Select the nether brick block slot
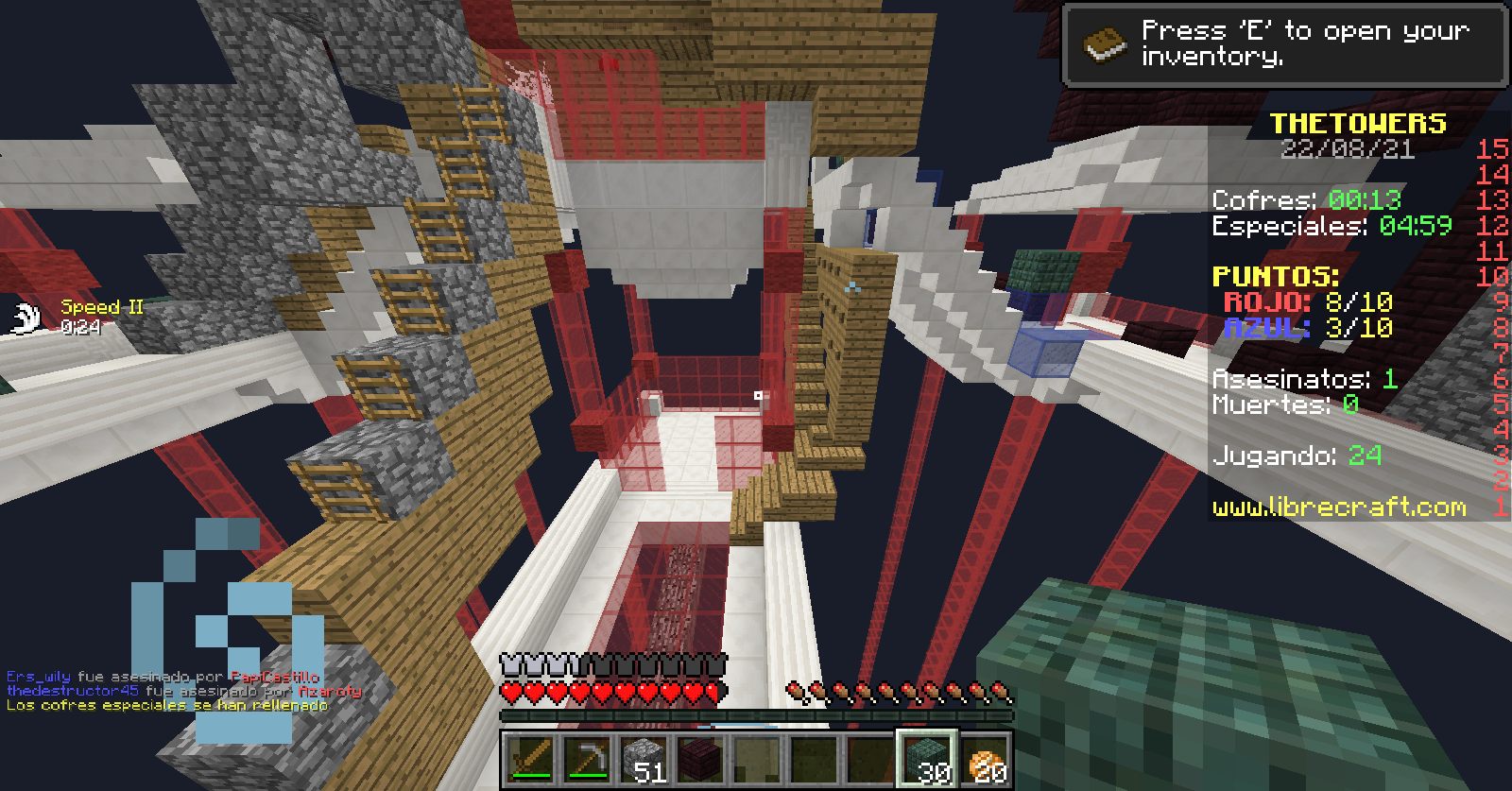This screenshot has width=1512, height=791. coord(700,760)
